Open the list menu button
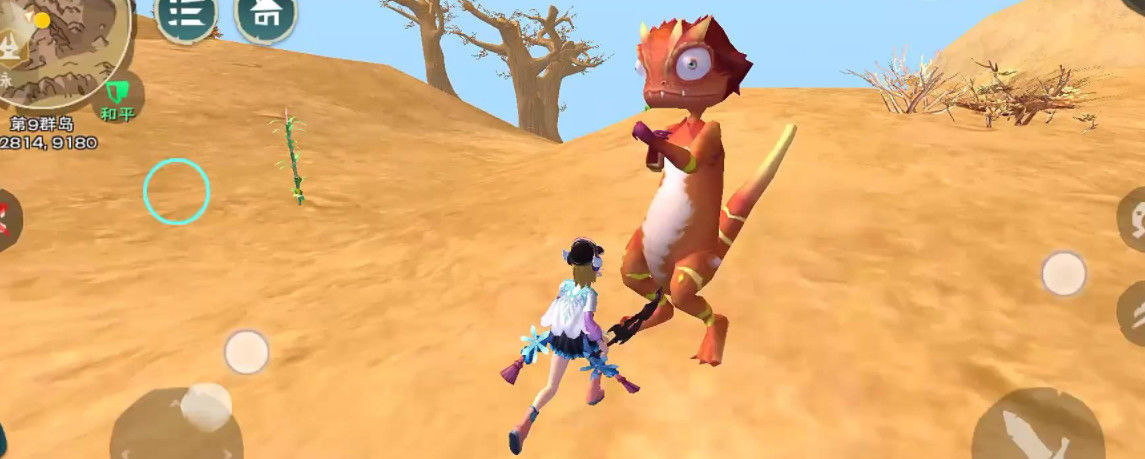Image resolution: width=1145 pixels, height=459 pixels. click(187, 15)
